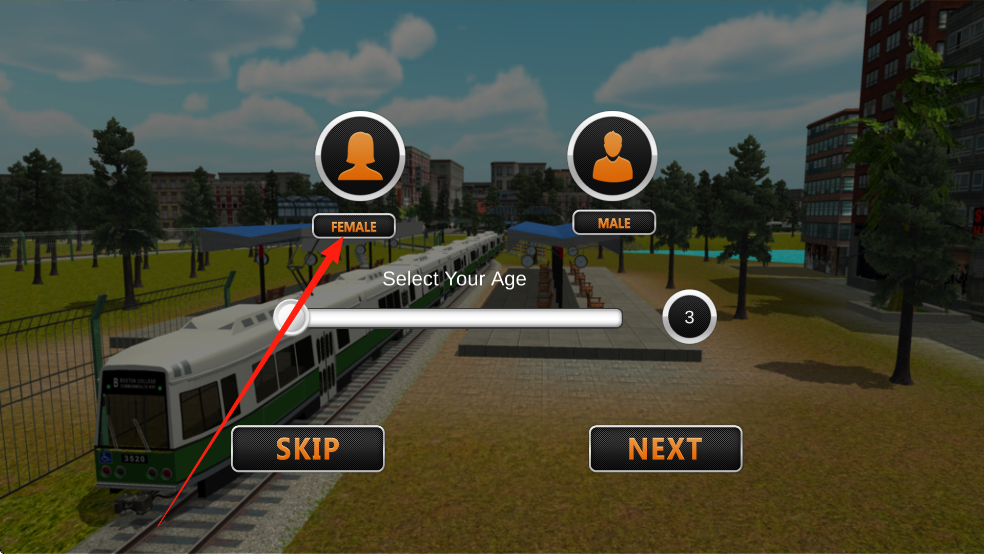Select the male avatar icon

pyautogui.click(x=612, y=157)
